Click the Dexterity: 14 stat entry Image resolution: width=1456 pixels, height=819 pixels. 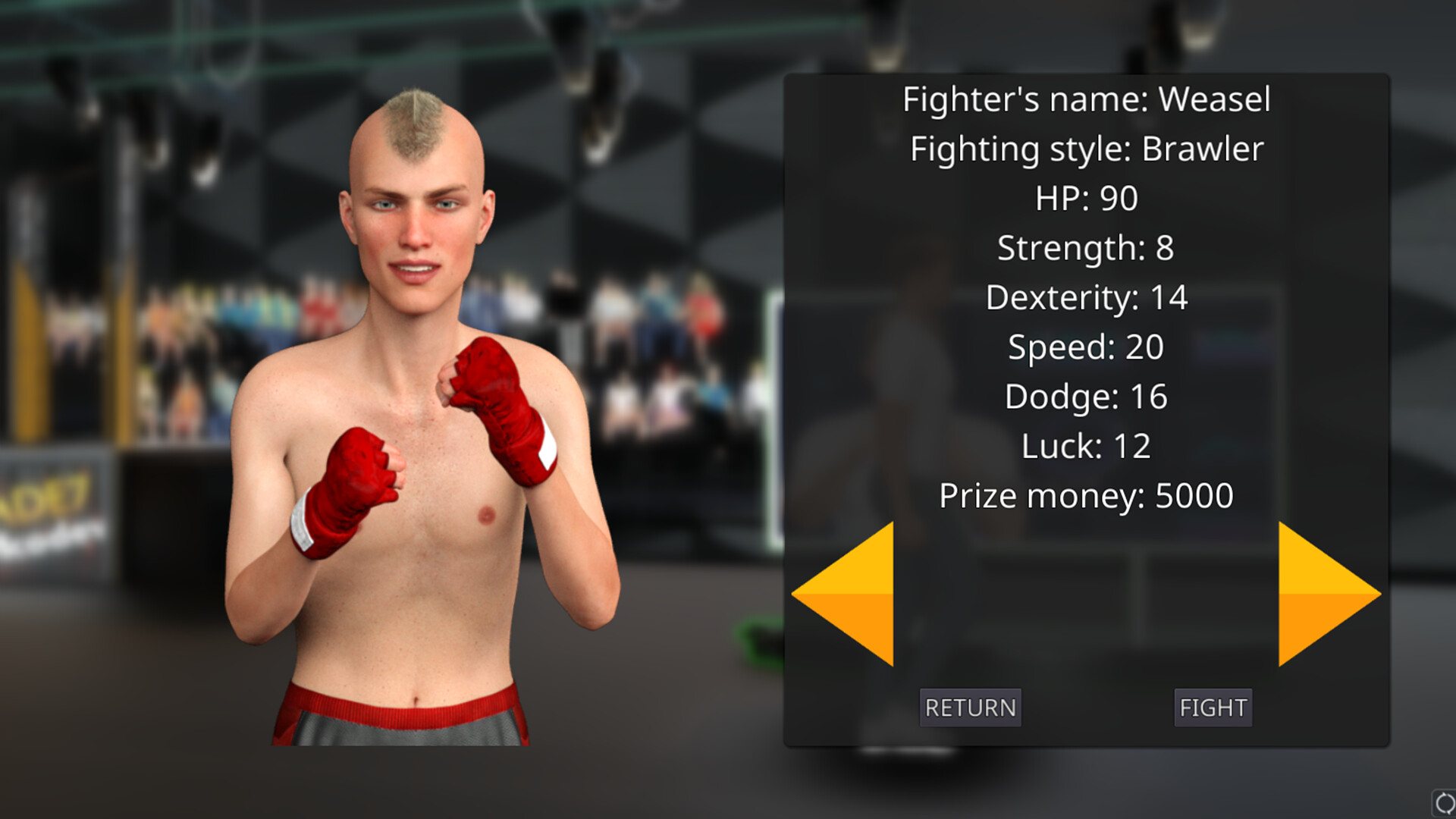(1087, 297)
